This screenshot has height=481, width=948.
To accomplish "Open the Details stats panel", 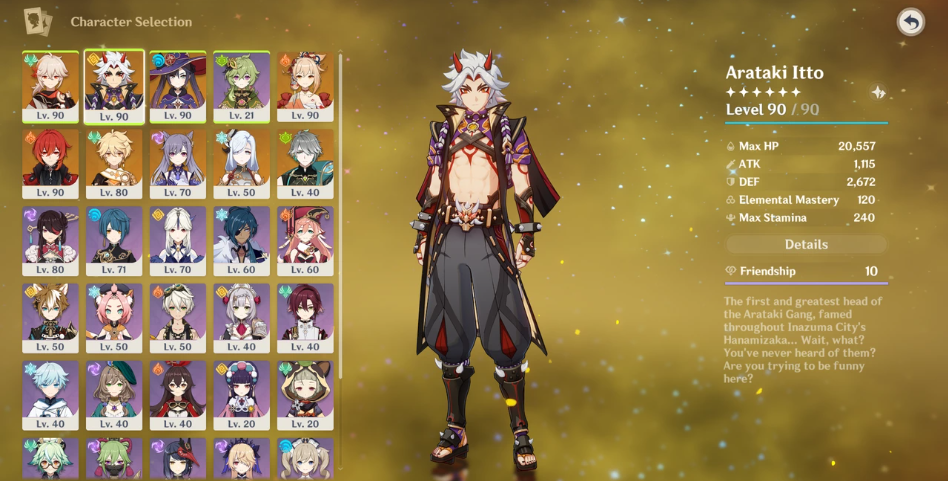I will tap(806, 244).
